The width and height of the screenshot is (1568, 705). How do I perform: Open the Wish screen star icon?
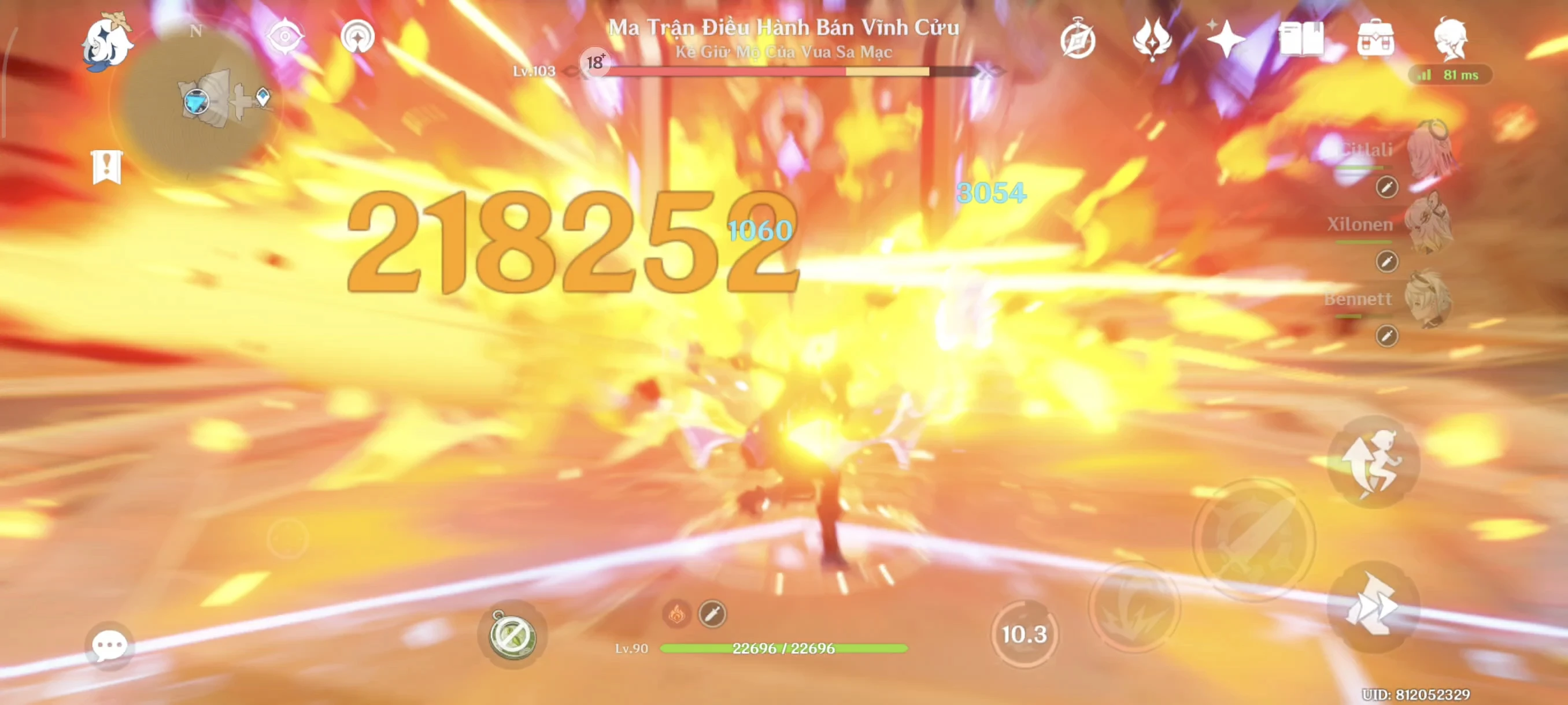(1226, 38)
